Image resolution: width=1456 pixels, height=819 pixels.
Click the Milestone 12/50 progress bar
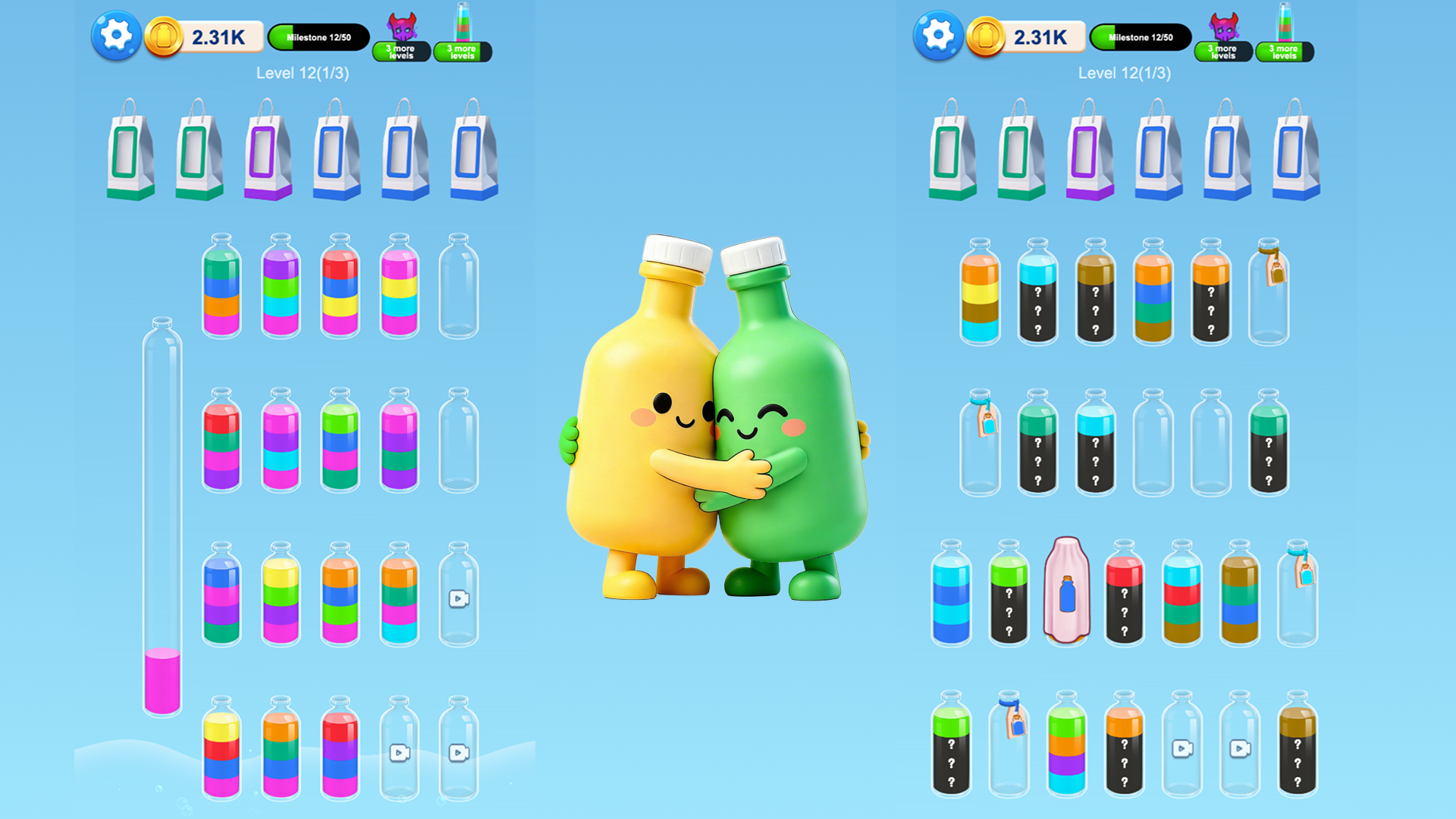(x=318, y=36)
